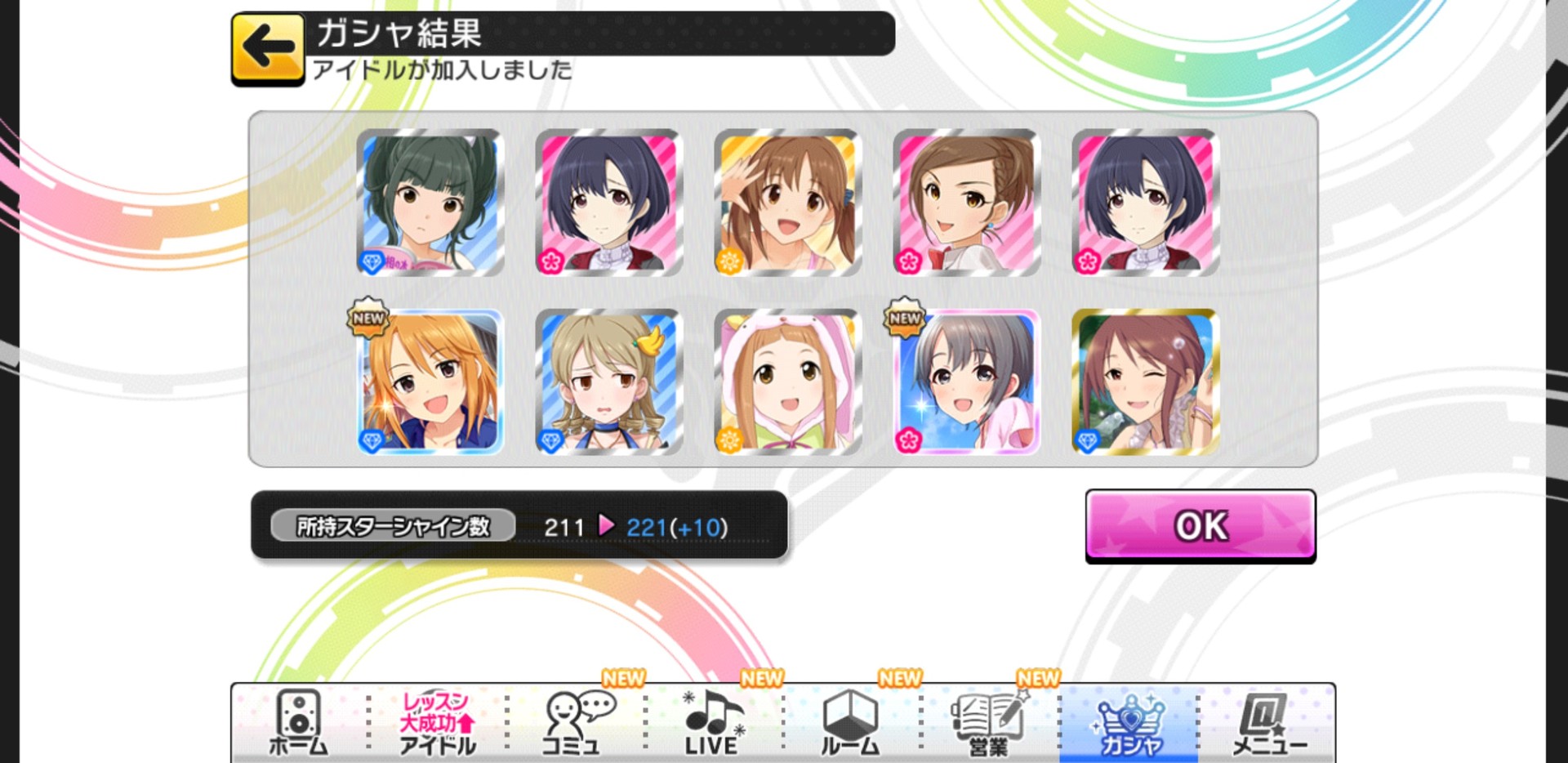The width and height of the screenshot is (1568, 763).
Task: Select the brown pigtails idol waving card
Action: coord(787,202)
